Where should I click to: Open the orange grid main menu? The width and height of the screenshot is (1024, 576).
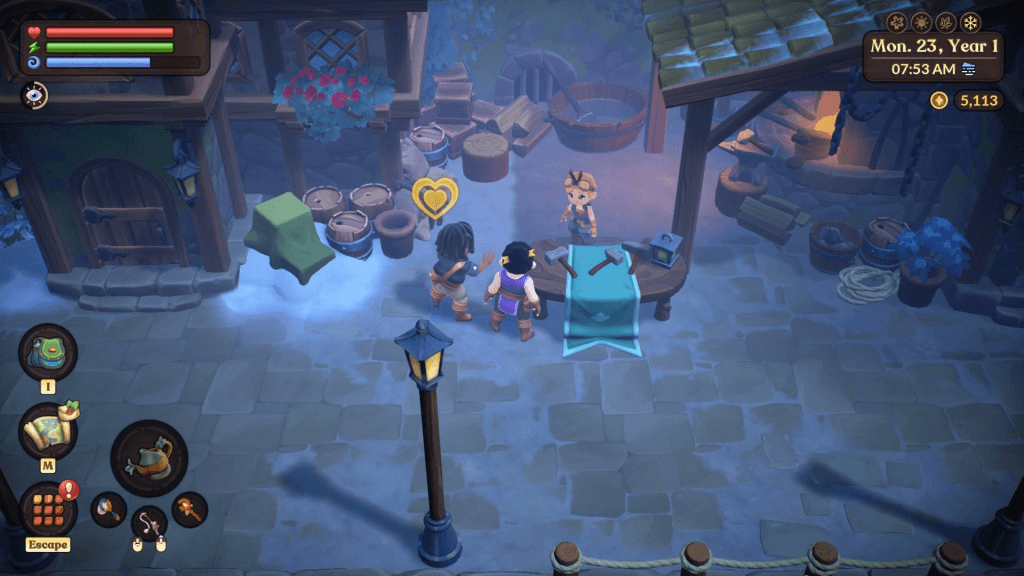[x=47, y=509]
